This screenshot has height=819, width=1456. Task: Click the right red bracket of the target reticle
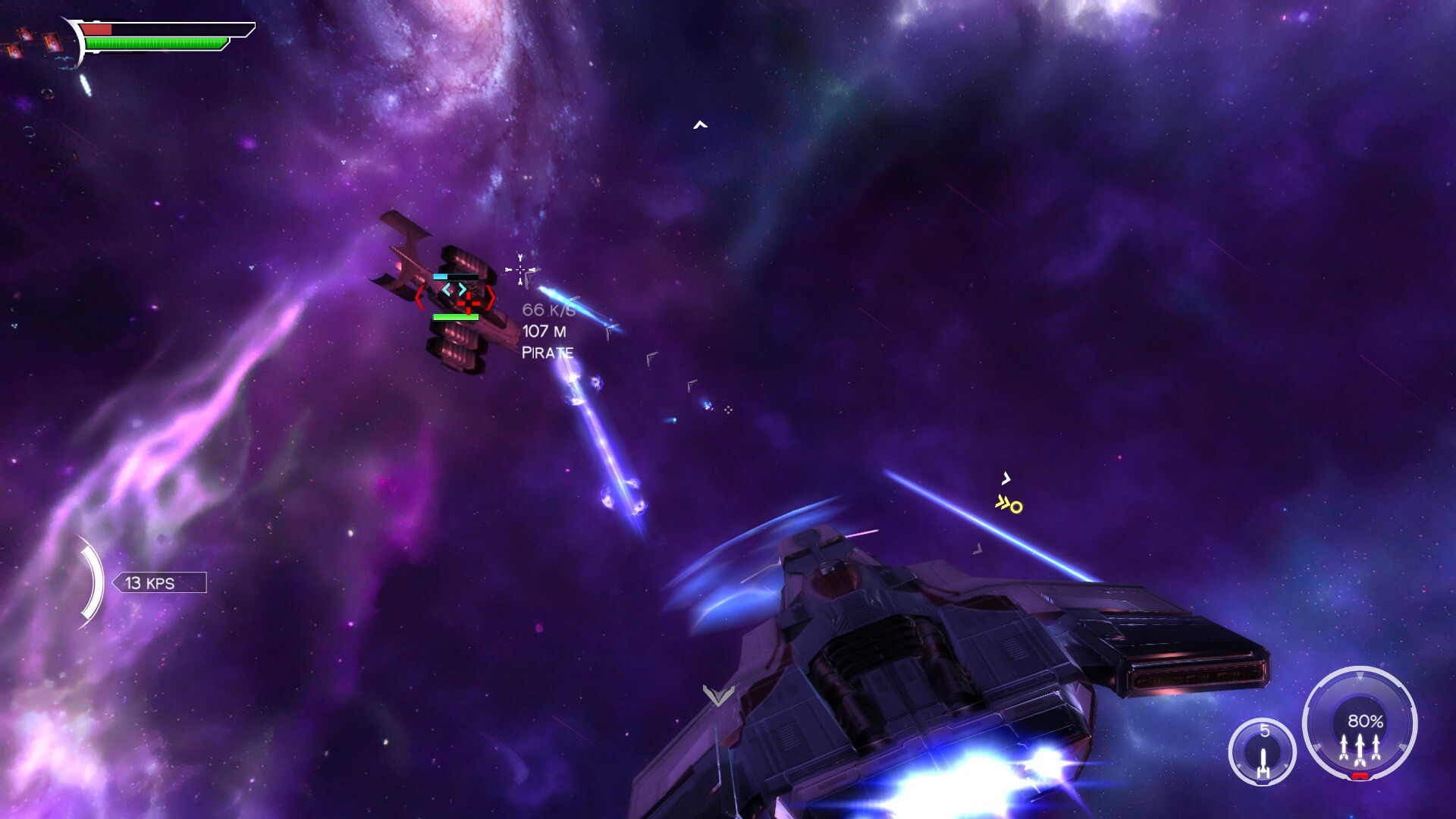tap(491, 298)
